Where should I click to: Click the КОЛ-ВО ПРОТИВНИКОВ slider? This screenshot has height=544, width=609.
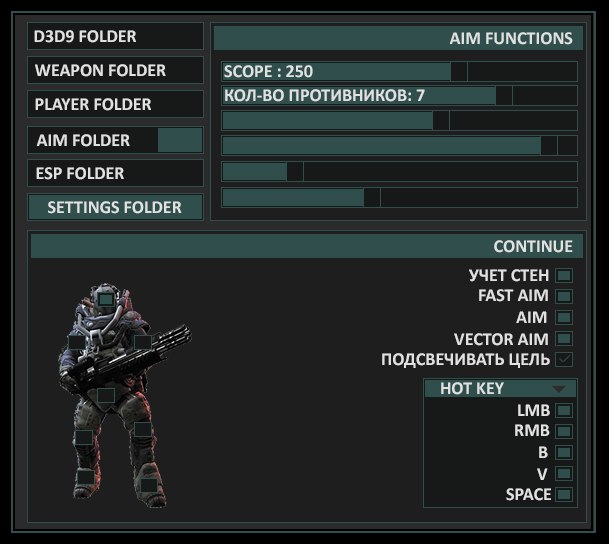400,96
